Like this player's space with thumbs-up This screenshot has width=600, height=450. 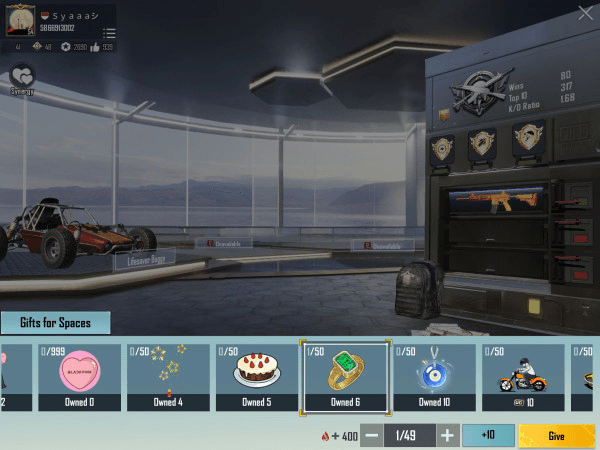click(x=95, y=47)
